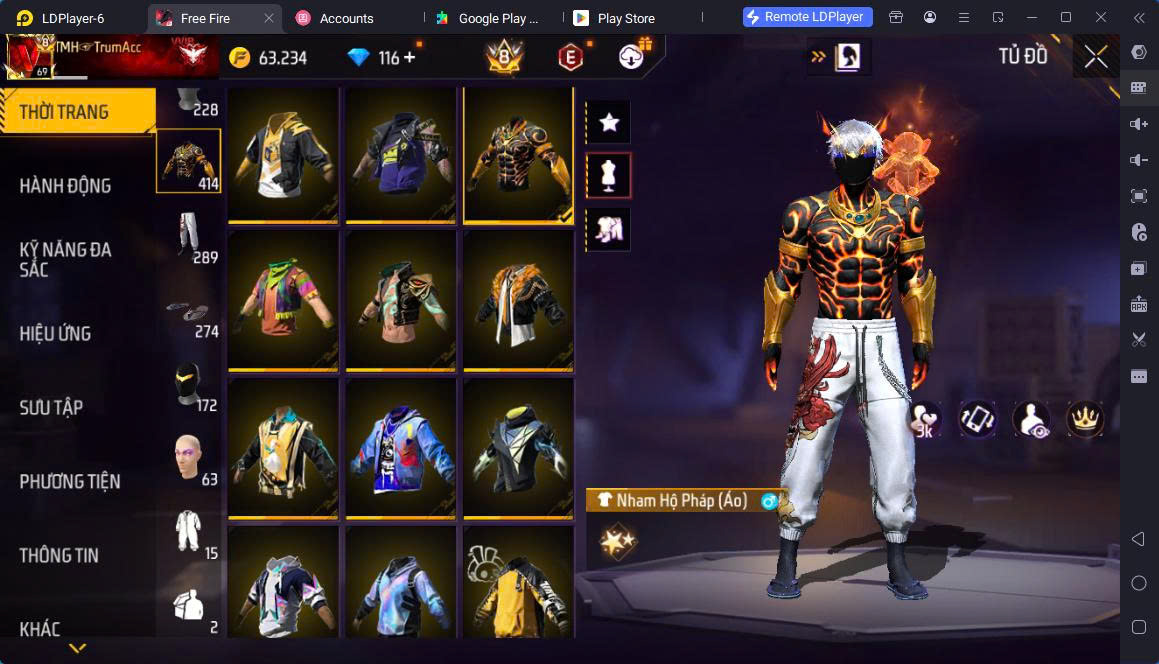Click the crown icon beside the character
Viewport: 1159px width, 664px height.
coord(1084,418)
